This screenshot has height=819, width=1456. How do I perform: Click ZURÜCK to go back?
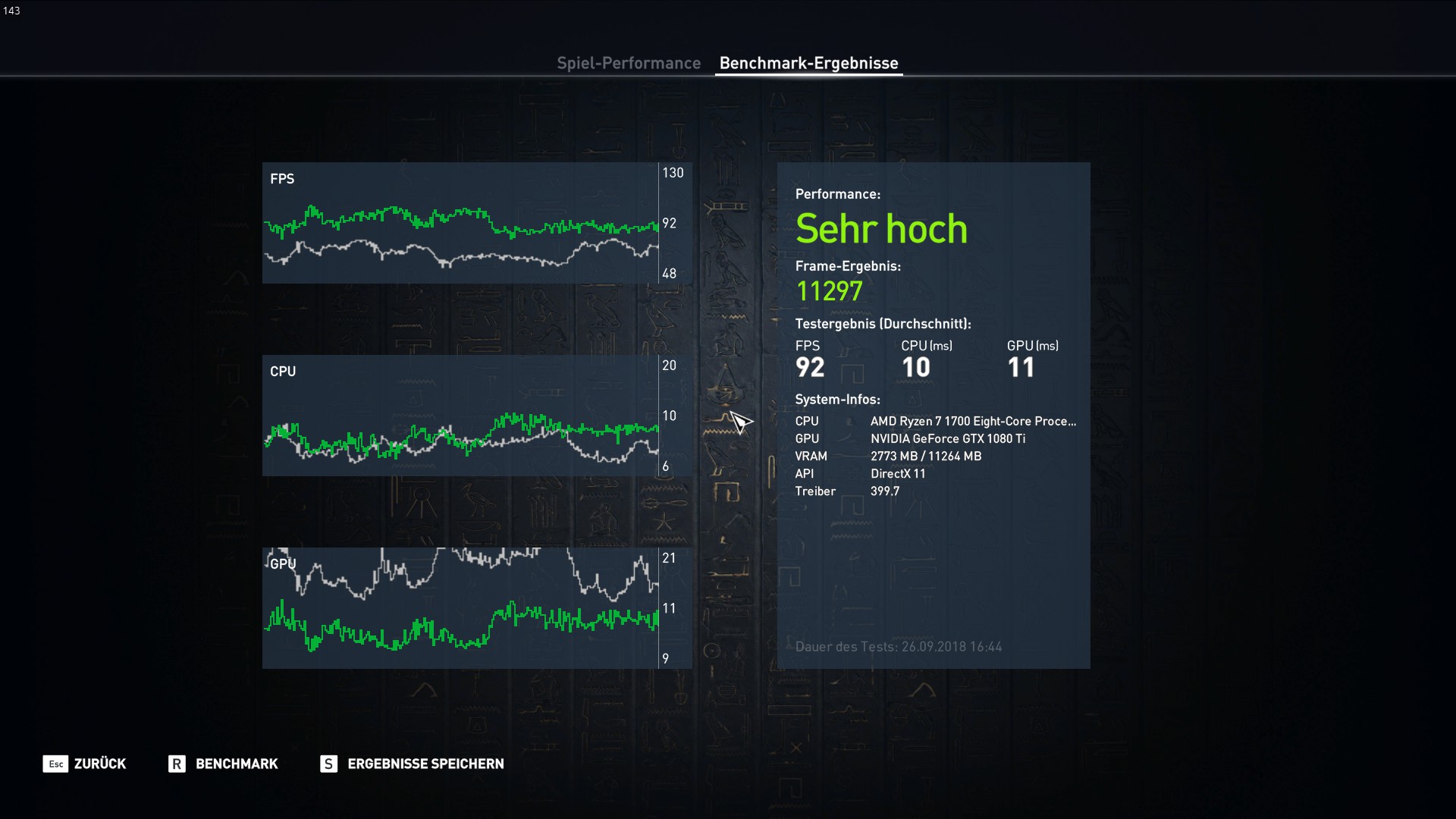pyautogui.click(x=100, y=764)
